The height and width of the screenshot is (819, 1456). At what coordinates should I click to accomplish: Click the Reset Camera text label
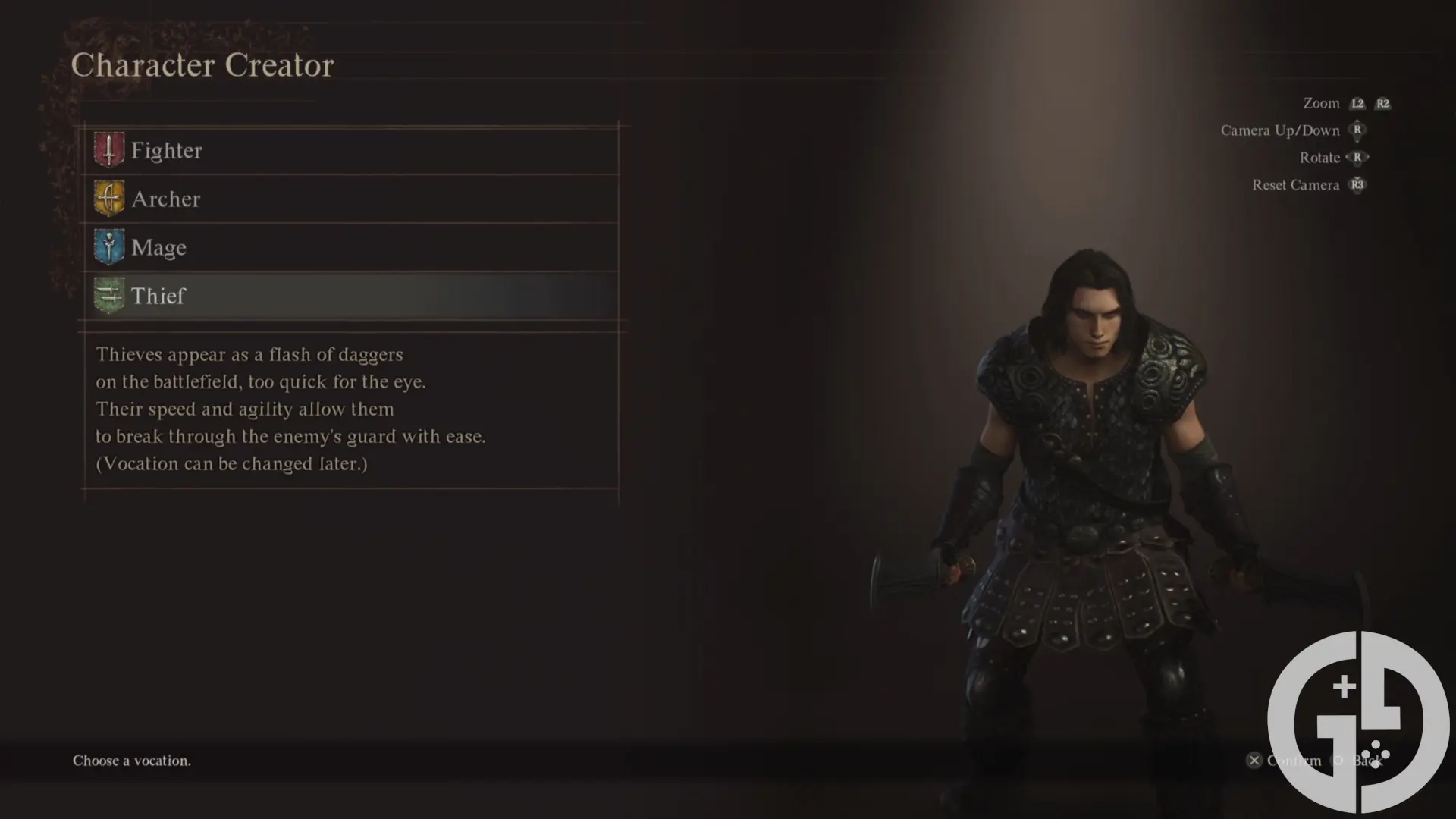[1295, 184]
